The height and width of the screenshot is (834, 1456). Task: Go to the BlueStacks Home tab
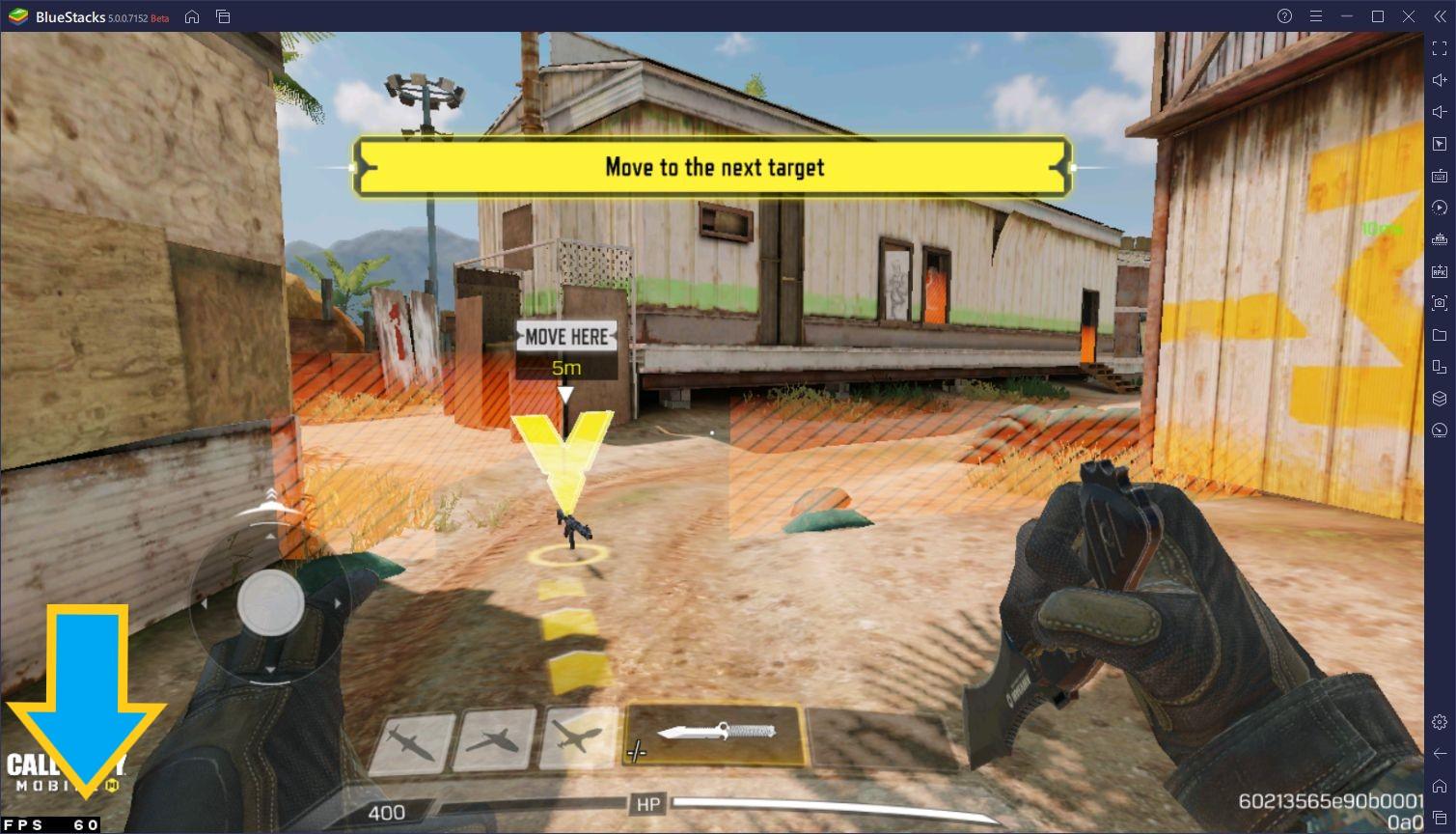pyautogui.click(x=192, y=16)
